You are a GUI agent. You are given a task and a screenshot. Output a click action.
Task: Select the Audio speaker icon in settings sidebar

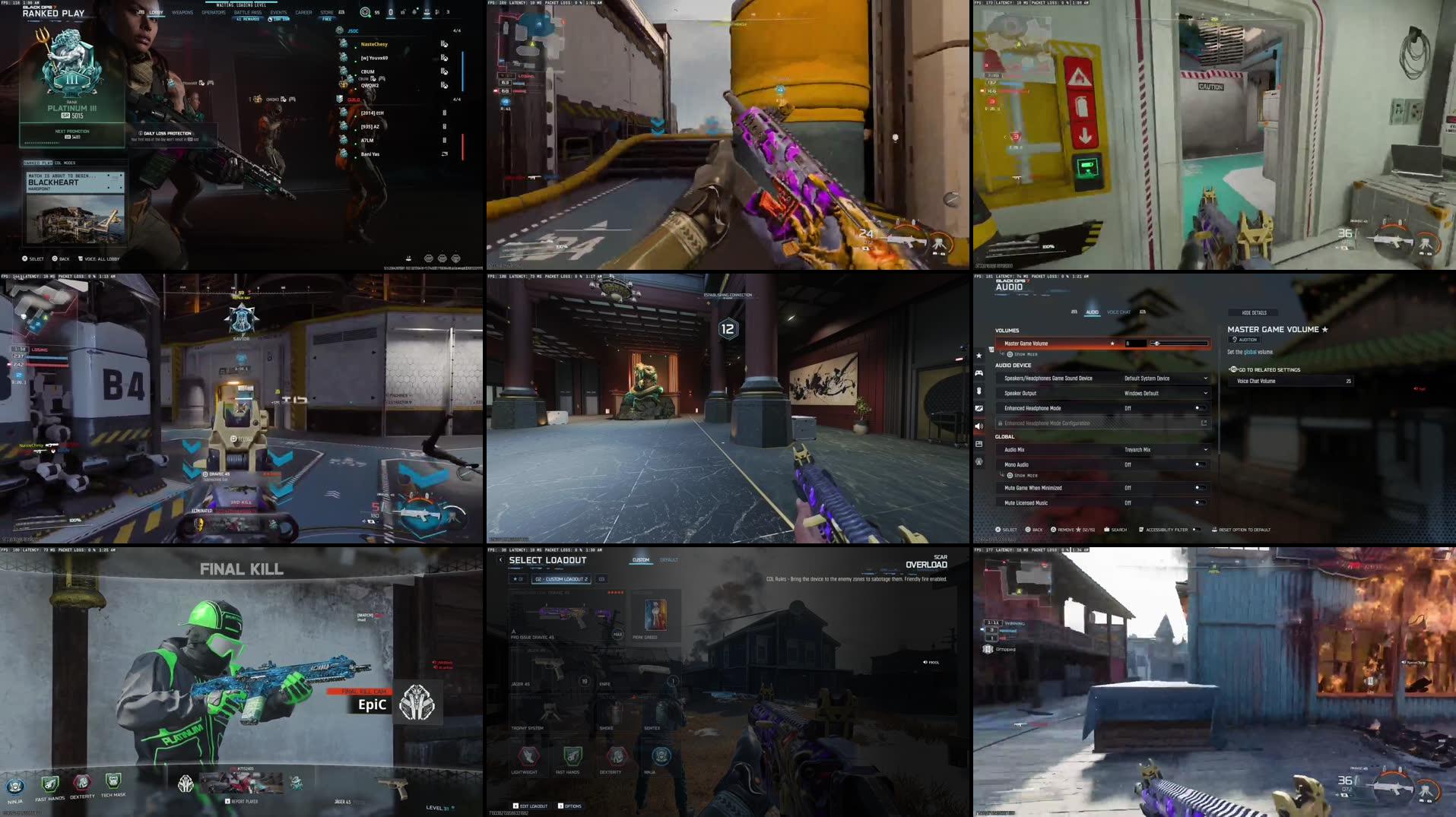979,424
